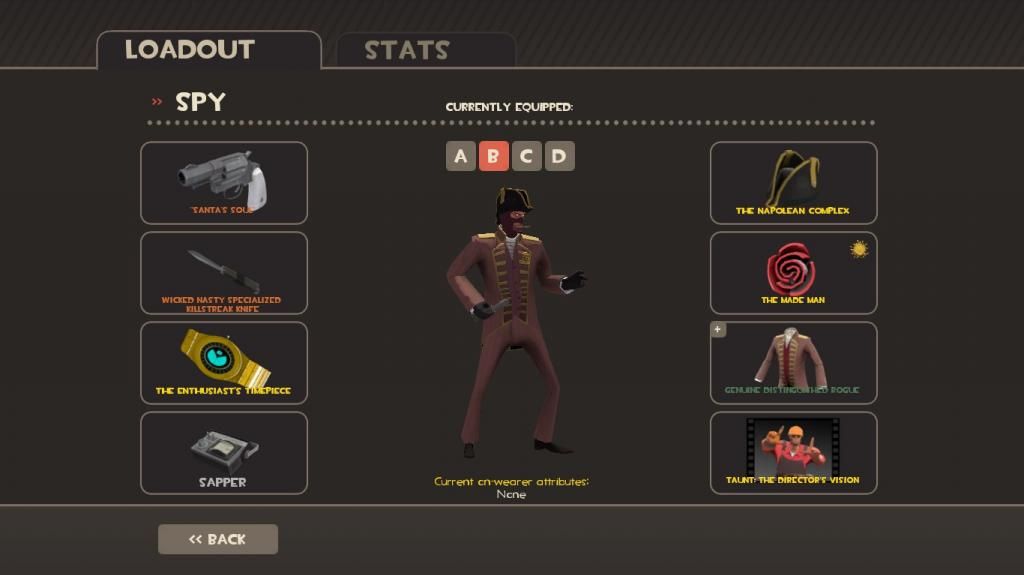Click the plus badge on the coat slot

718,330
